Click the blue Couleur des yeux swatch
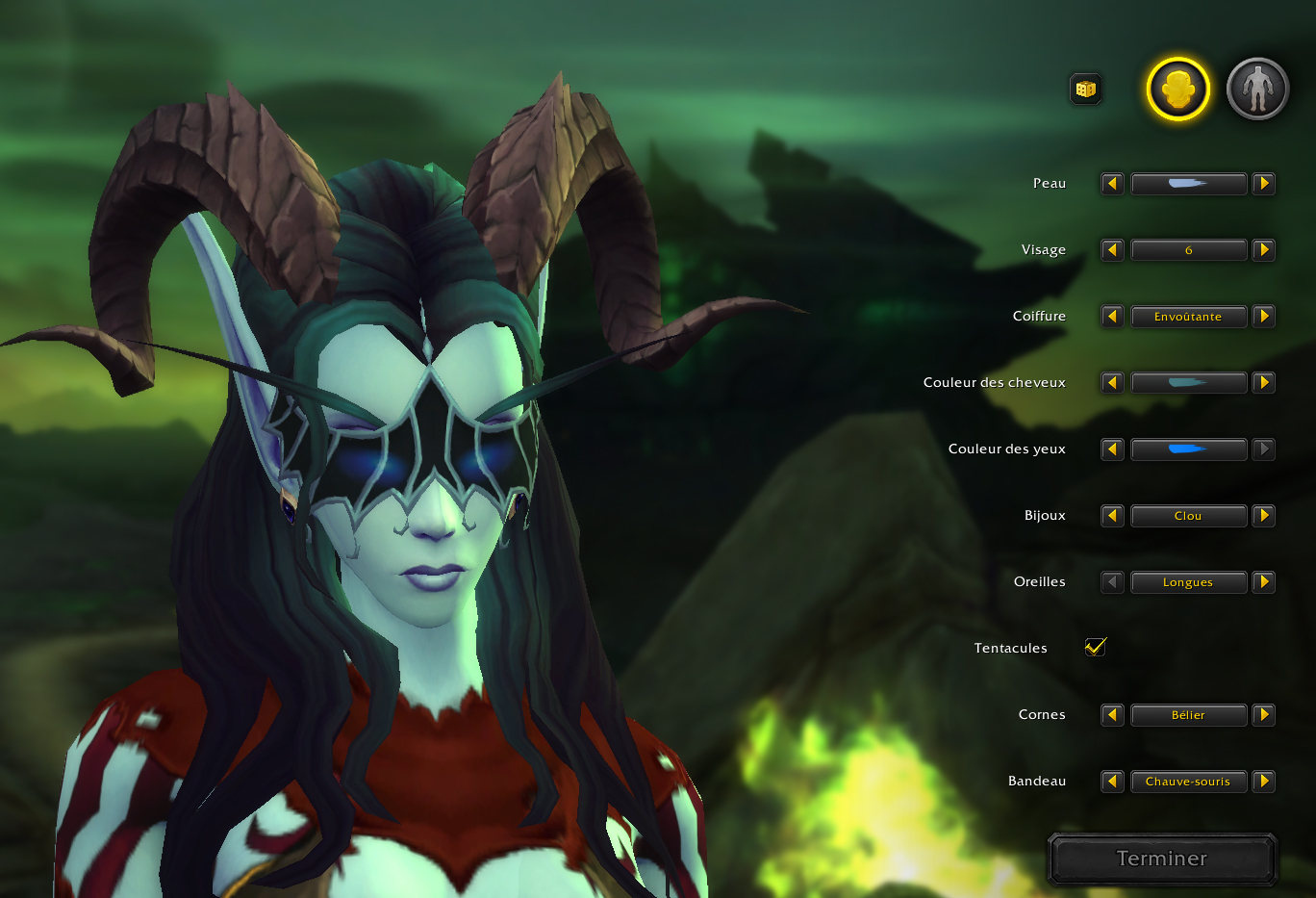This screenshot has height=898, width=1316. (1189, 449)
